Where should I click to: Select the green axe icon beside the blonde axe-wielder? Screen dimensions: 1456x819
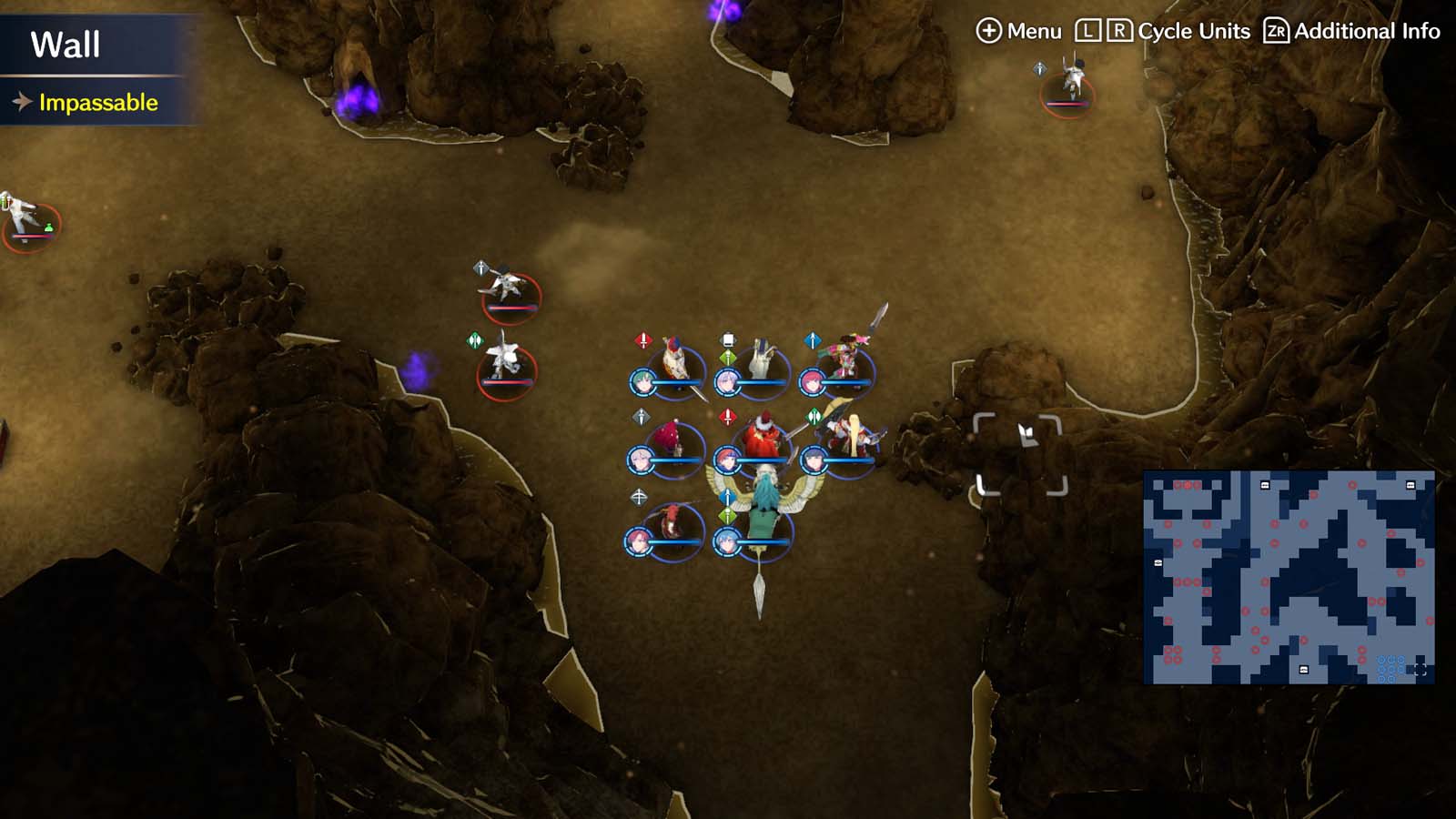(x=813, y=415)
